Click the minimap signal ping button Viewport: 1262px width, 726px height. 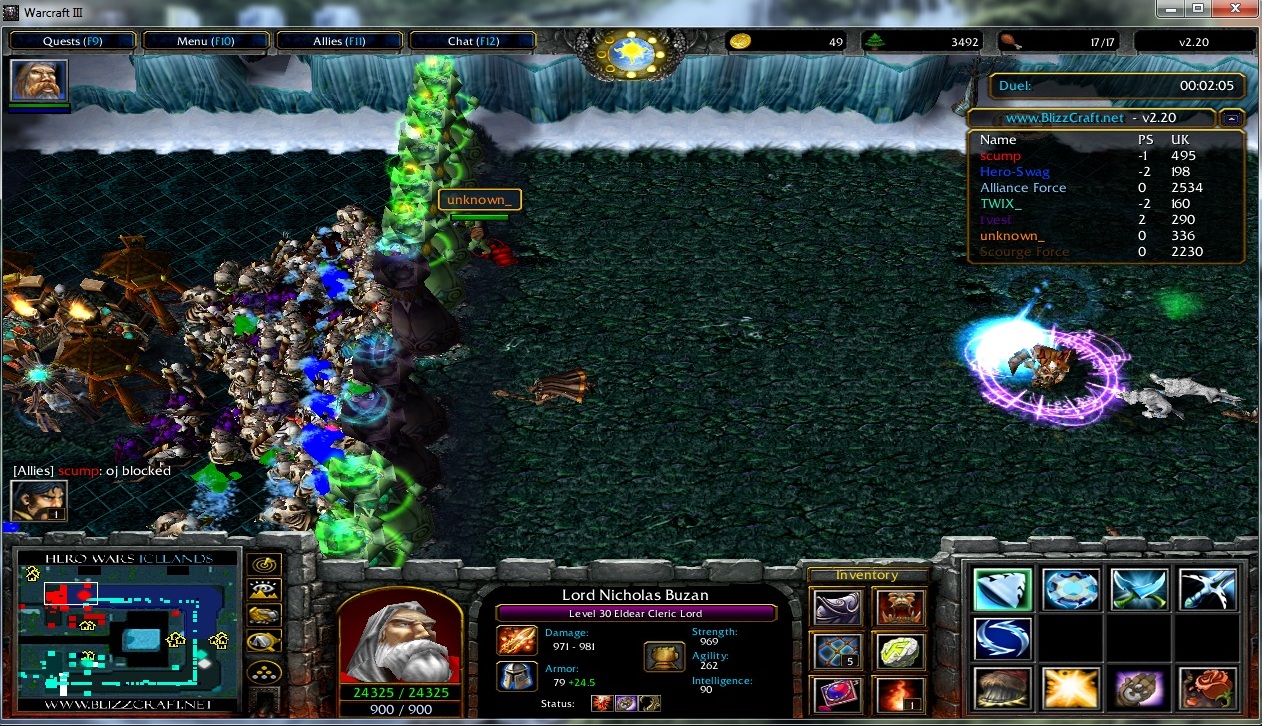point(265,565)
